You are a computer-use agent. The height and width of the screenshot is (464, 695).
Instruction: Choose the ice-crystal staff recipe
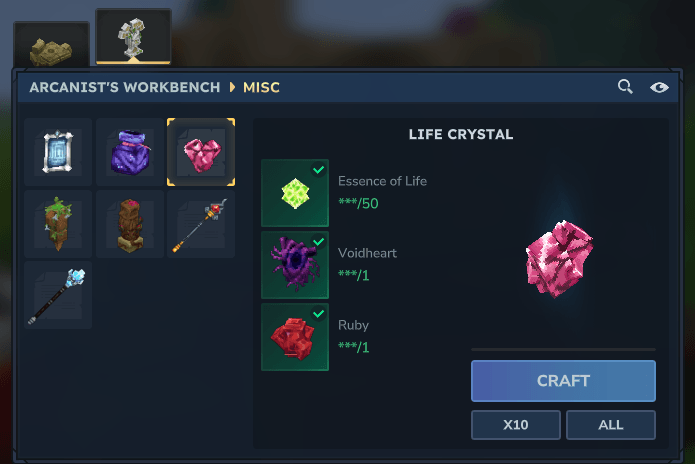58,295
